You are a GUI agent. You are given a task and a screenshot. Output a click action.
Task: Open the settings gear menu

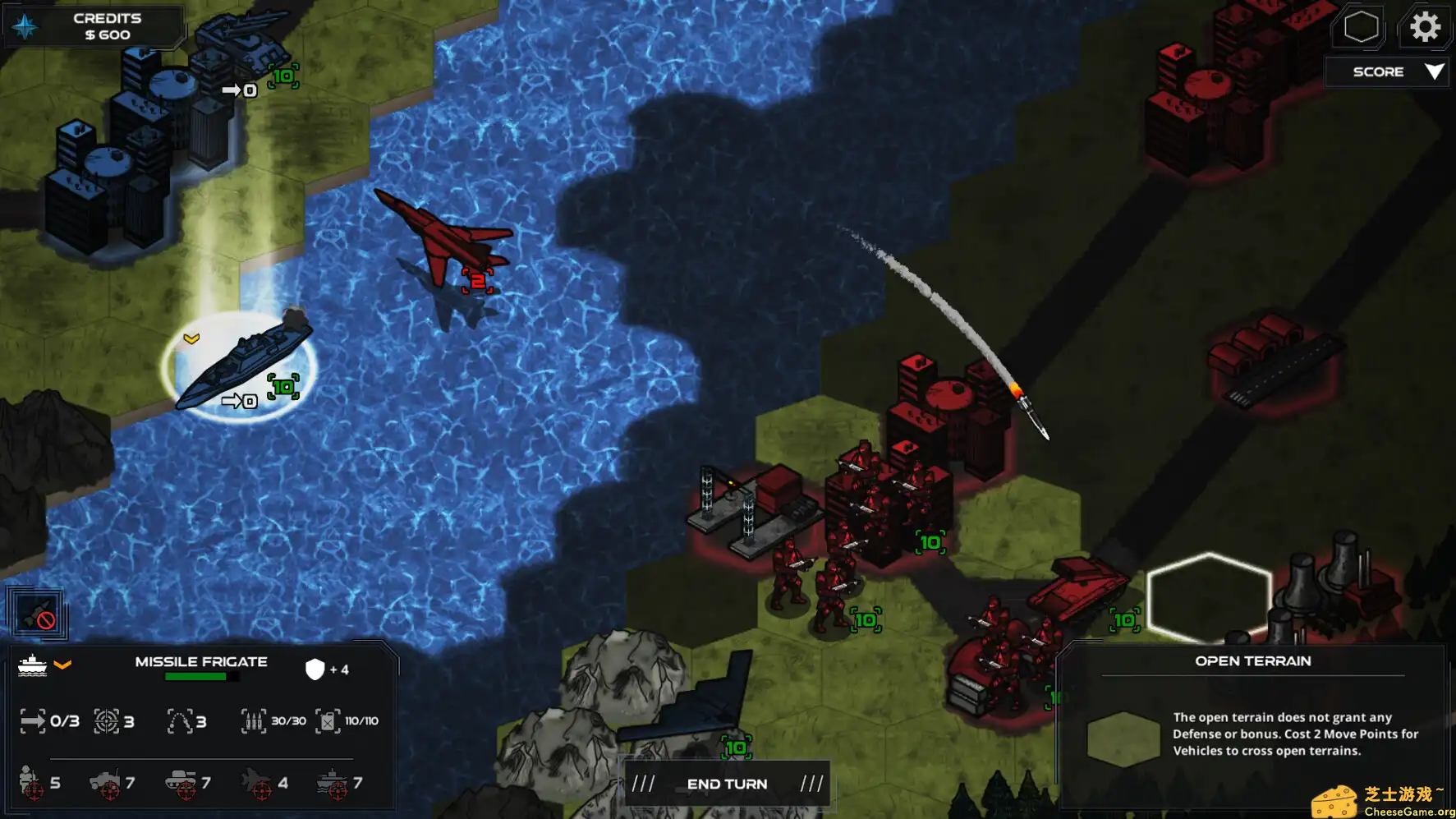pyautogui.click(x=1425, y=27)
